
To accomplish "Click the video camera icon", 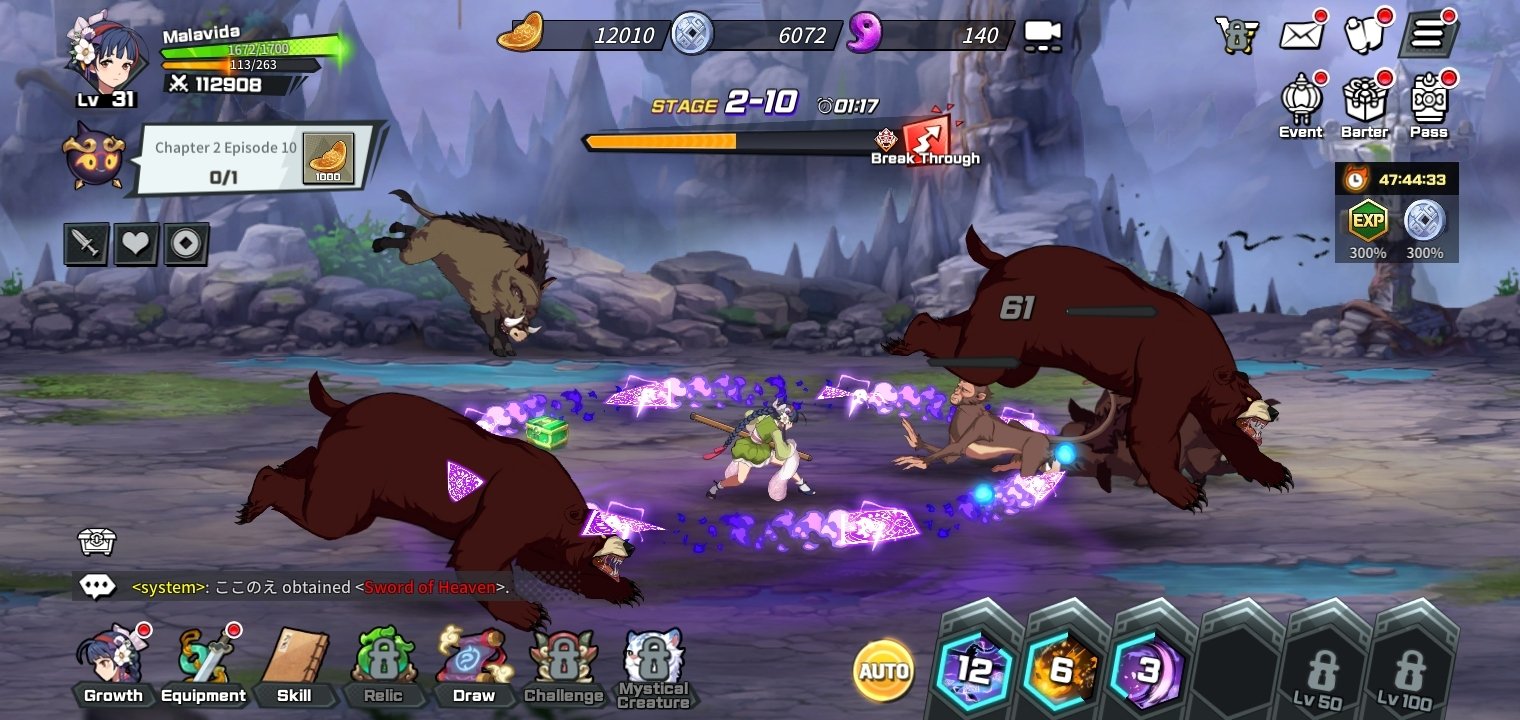I will coord(1042,36).
